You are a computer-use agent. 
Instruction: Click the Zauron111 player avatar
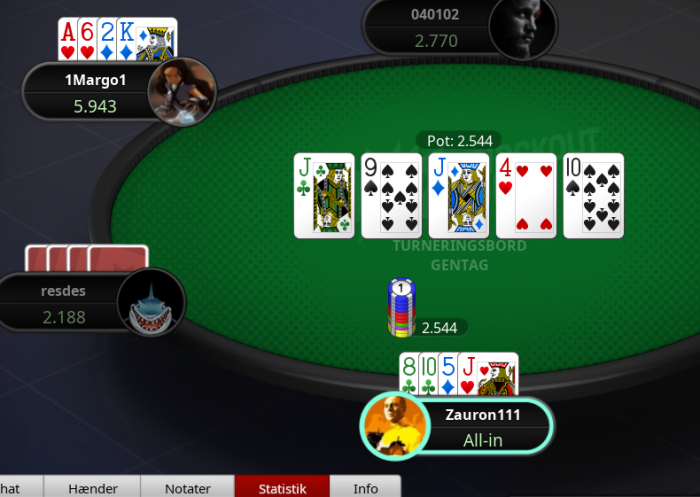[396, 426]
